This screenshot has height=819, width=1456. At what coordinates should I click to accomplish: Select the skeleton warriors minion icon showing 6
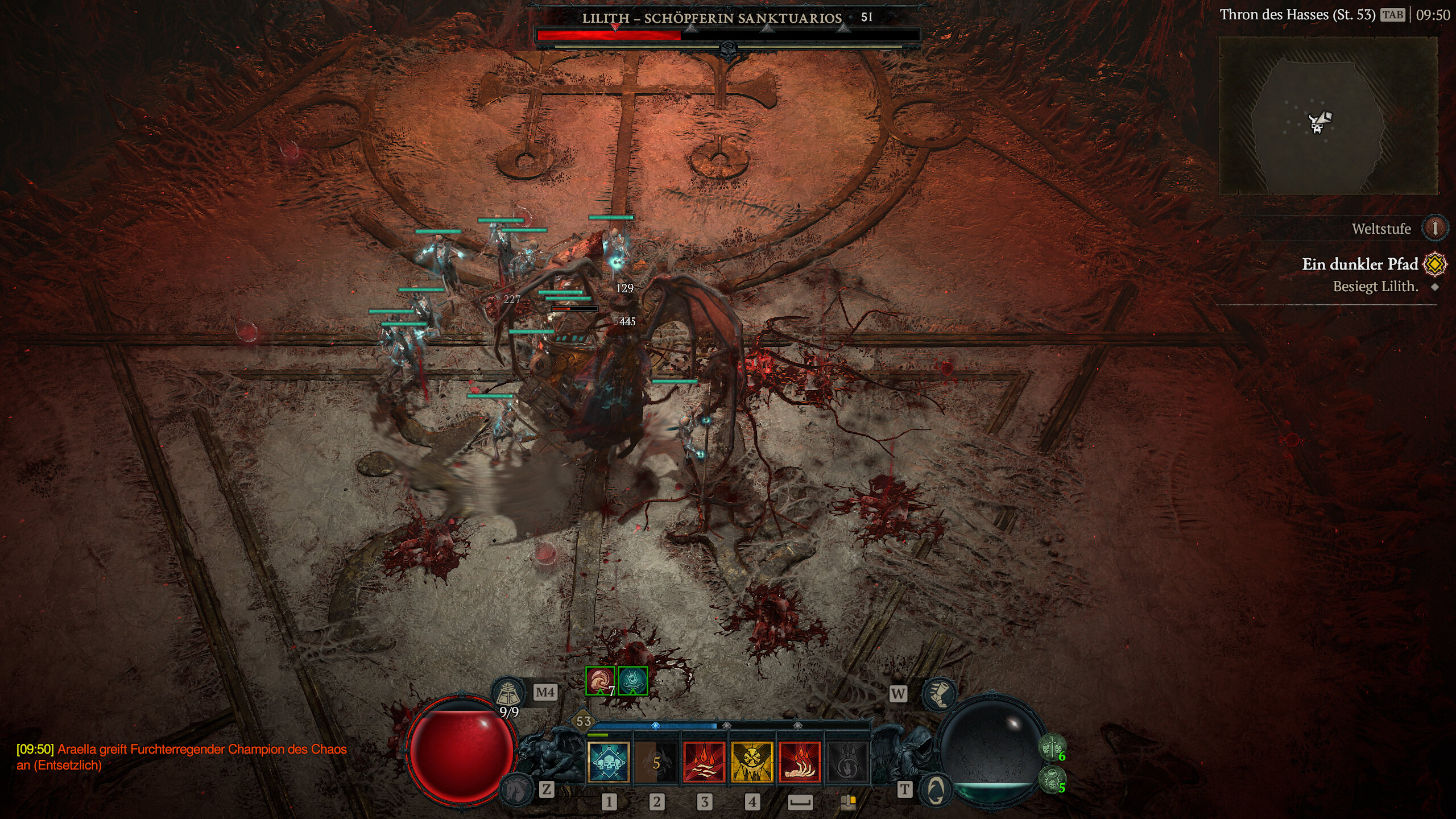(x=1052, y=747)
